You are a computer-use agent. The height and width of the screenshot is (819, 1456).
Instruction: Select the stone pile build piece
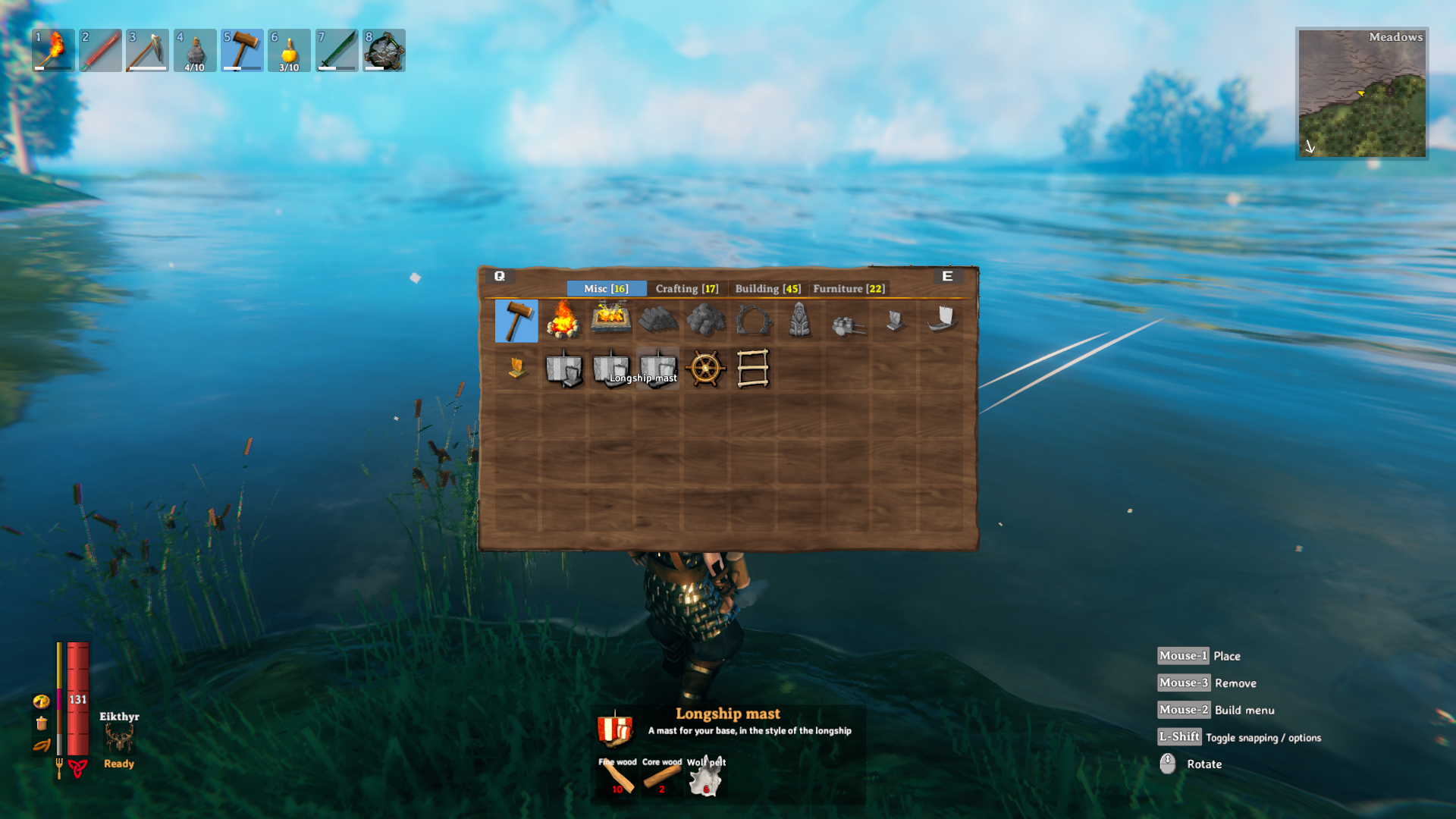(704, 321)
